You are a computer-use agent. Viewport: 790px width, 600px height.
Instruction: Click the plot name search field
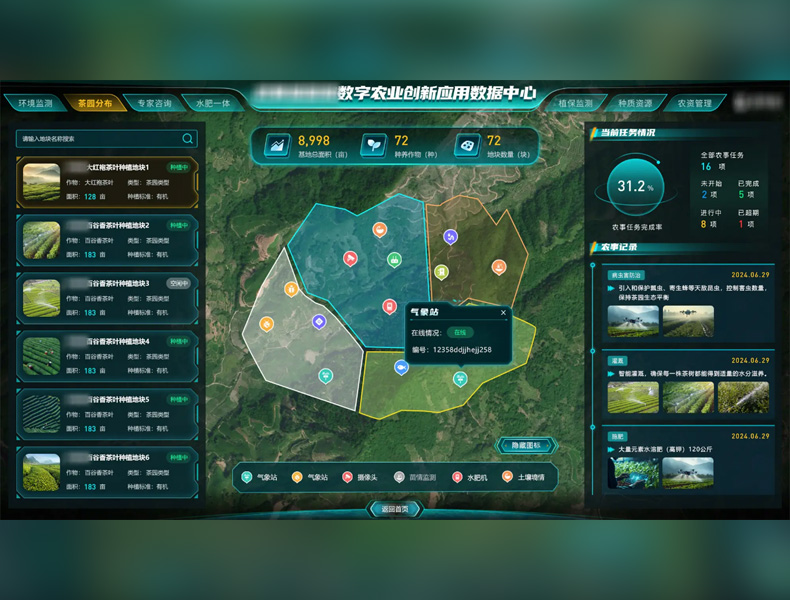point(100,139)
